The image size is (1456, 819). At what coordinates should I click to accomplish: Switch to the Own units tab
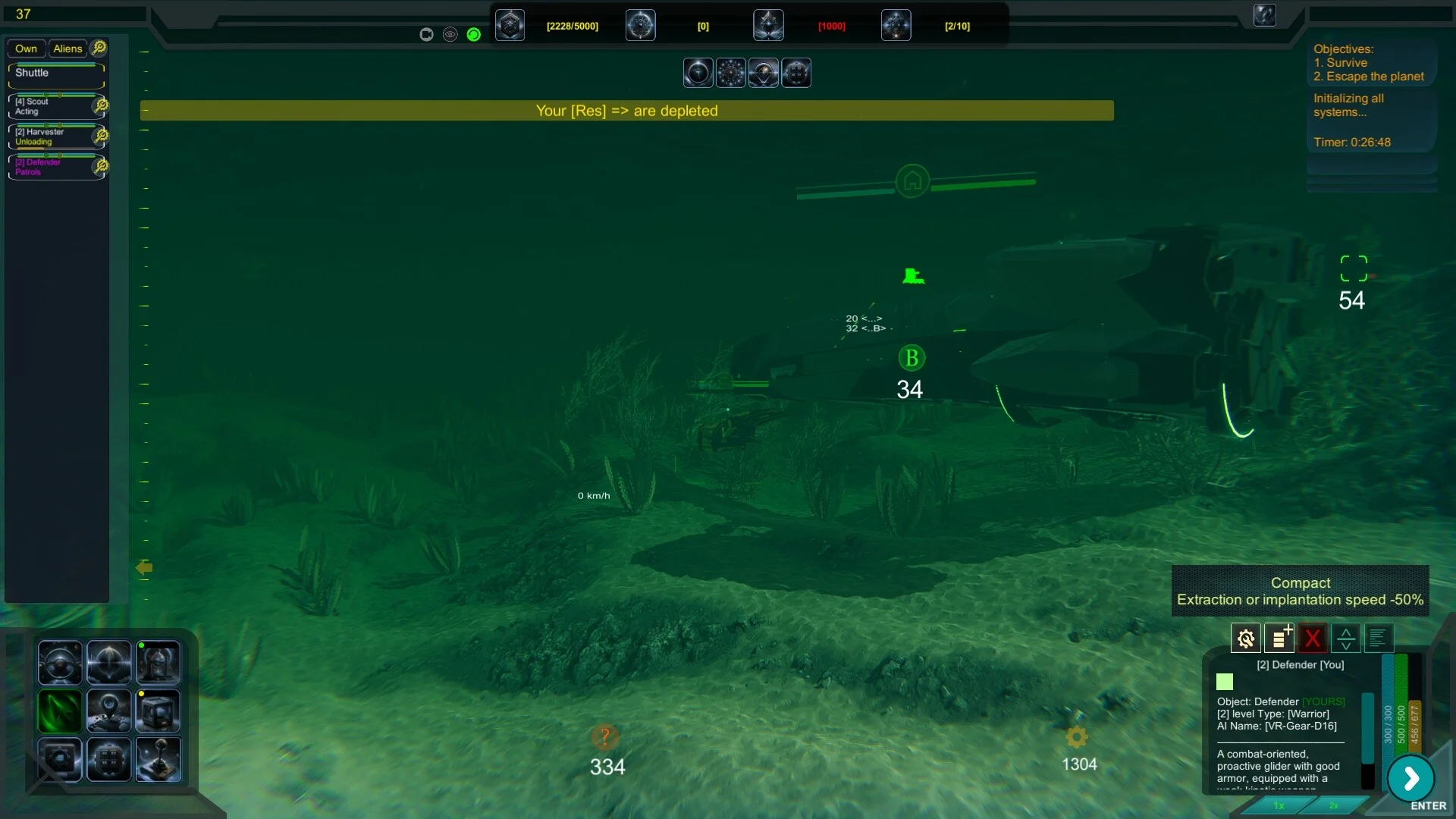(x=26, y=49)
